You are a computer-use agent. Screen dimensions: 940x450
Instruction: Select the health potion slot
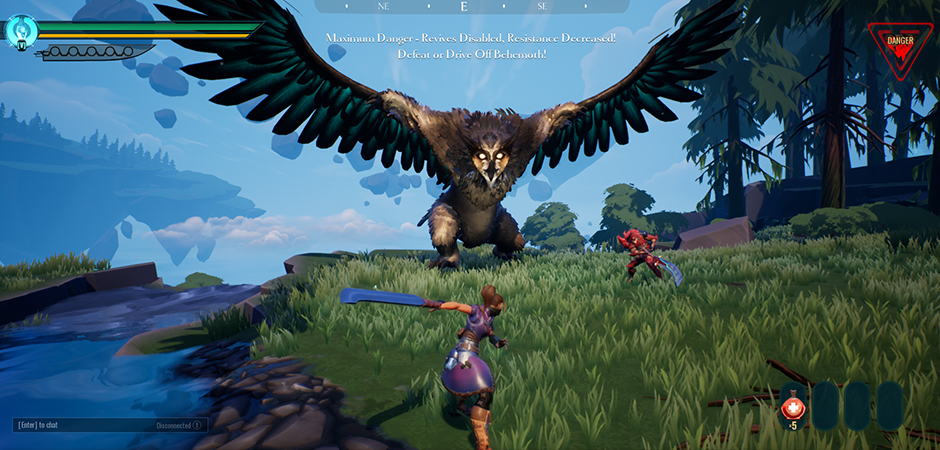tap(793, 406)
